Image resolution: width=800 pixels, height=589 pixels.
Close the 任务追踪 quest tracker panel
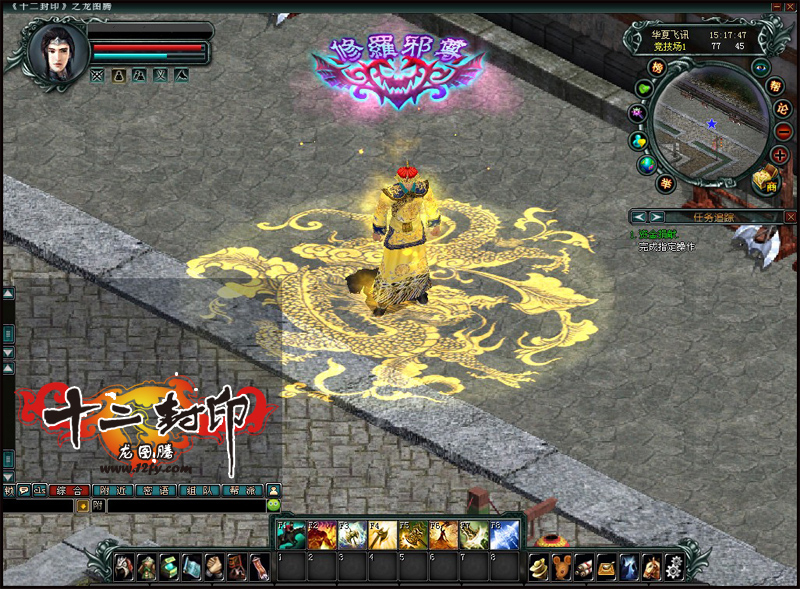pyautogui.click(x=790, y=217)
